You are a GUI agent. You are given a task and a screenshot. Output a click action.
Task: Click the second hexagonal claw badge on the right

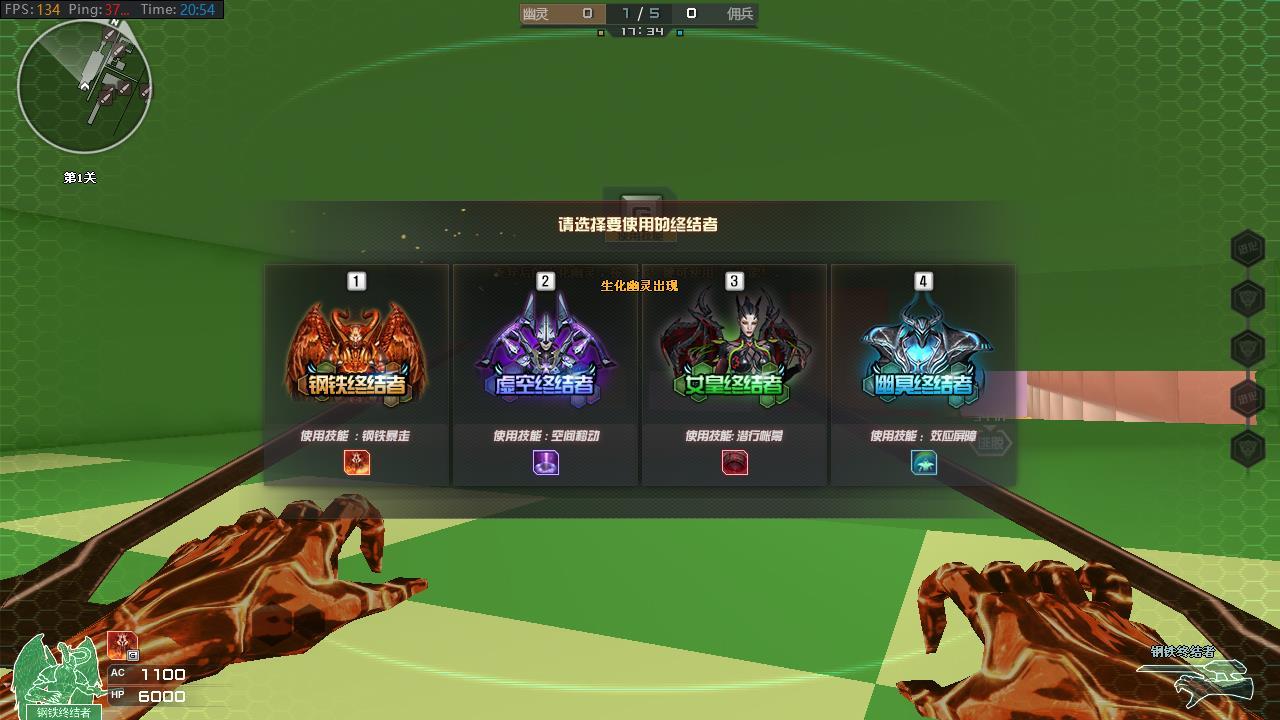pos(1247,297)
